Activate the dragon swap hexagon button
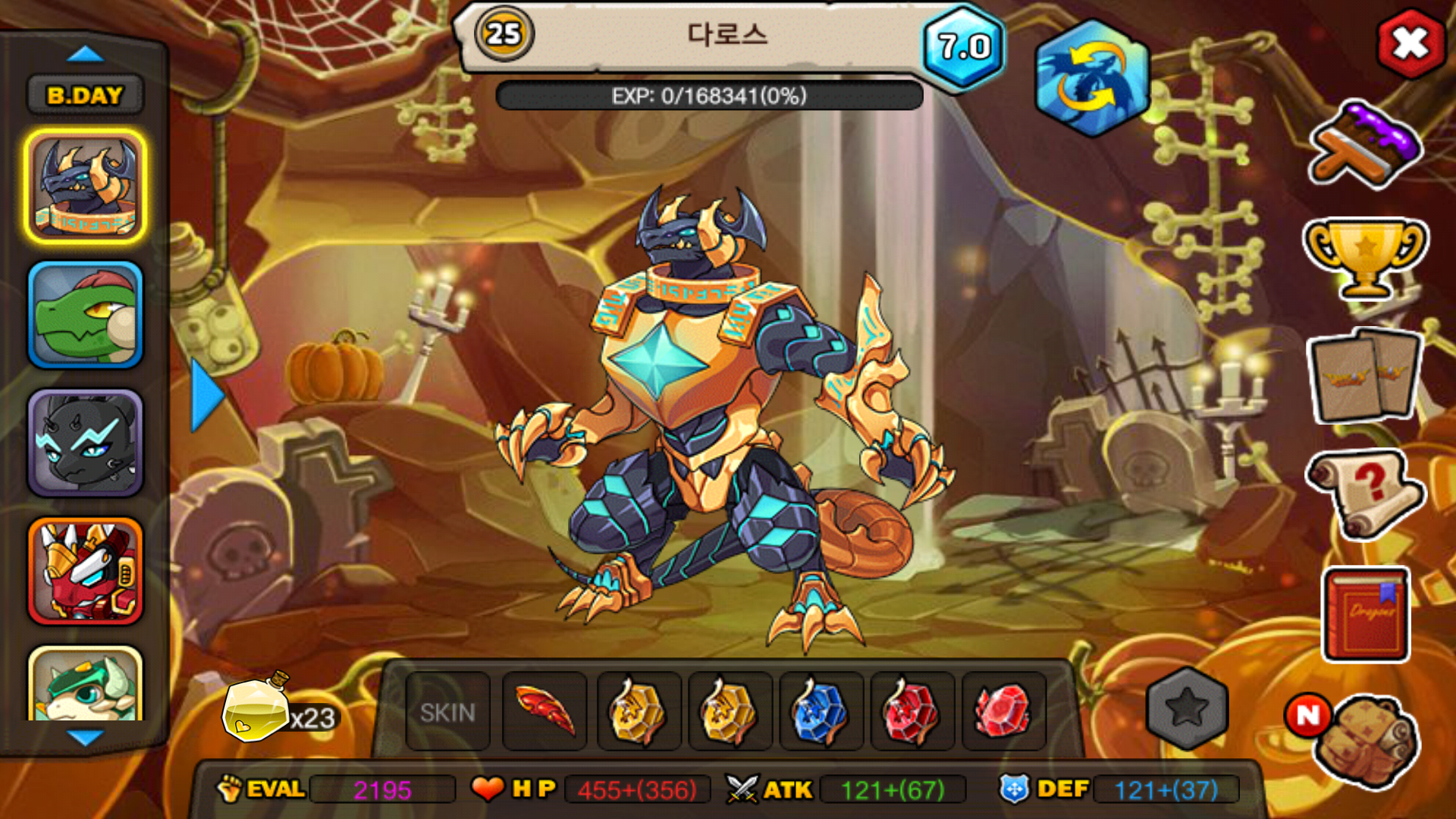The height and width of the screenshot is (819, 1456). point(1091,78)
